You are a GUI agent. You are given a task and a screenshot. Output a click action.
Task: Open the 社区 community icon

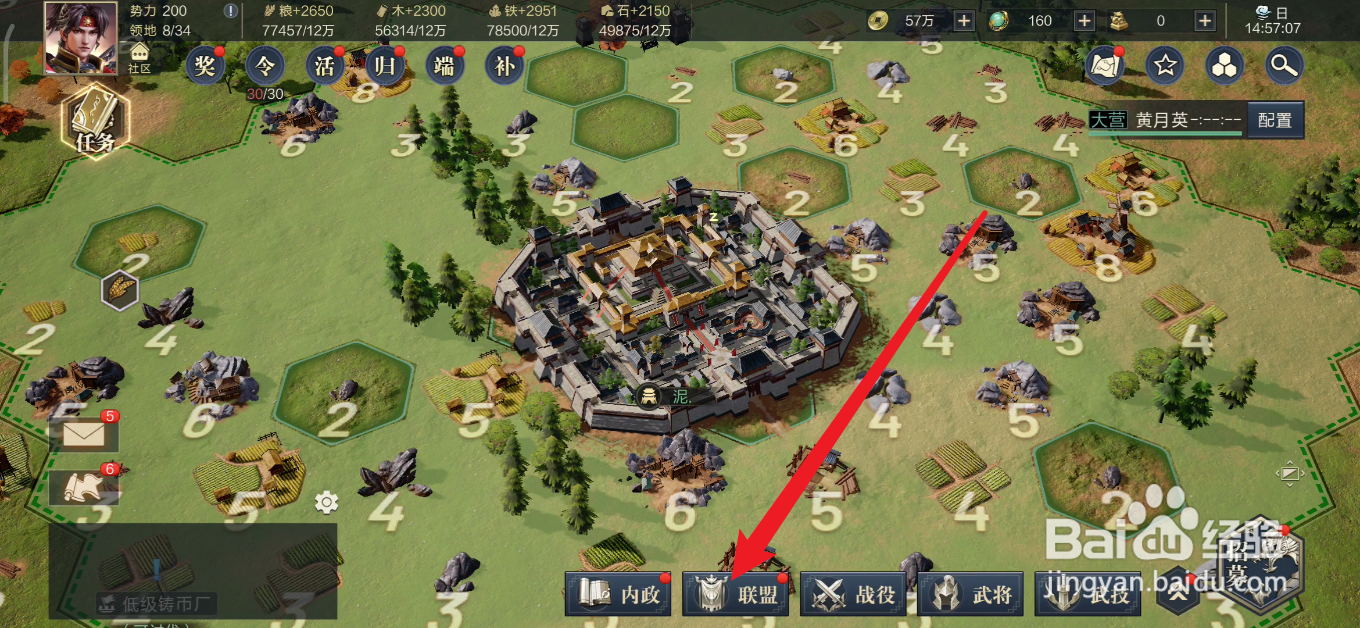coord(139,57)
